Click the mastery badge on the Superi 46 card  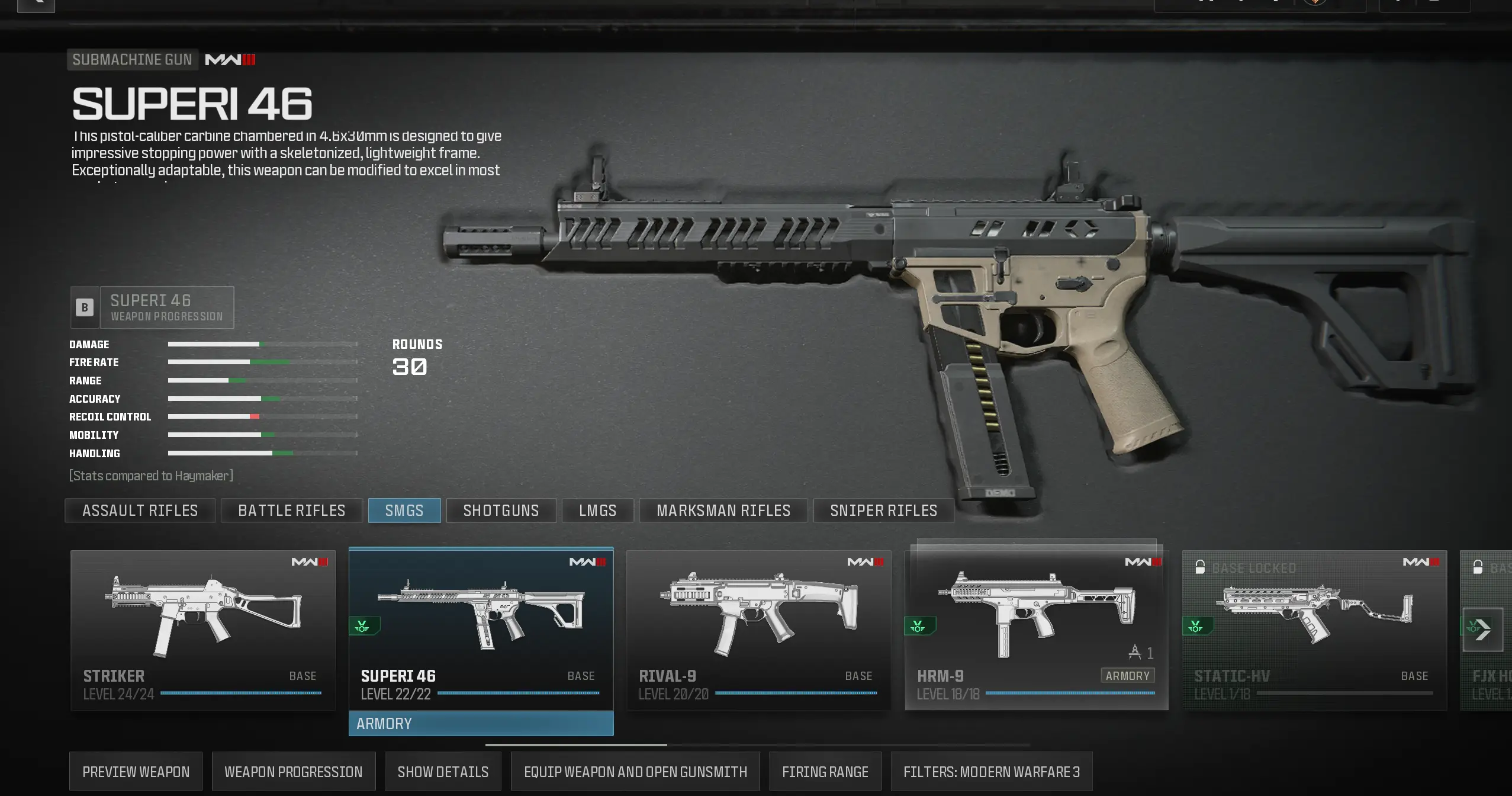[x=363, y=625]
